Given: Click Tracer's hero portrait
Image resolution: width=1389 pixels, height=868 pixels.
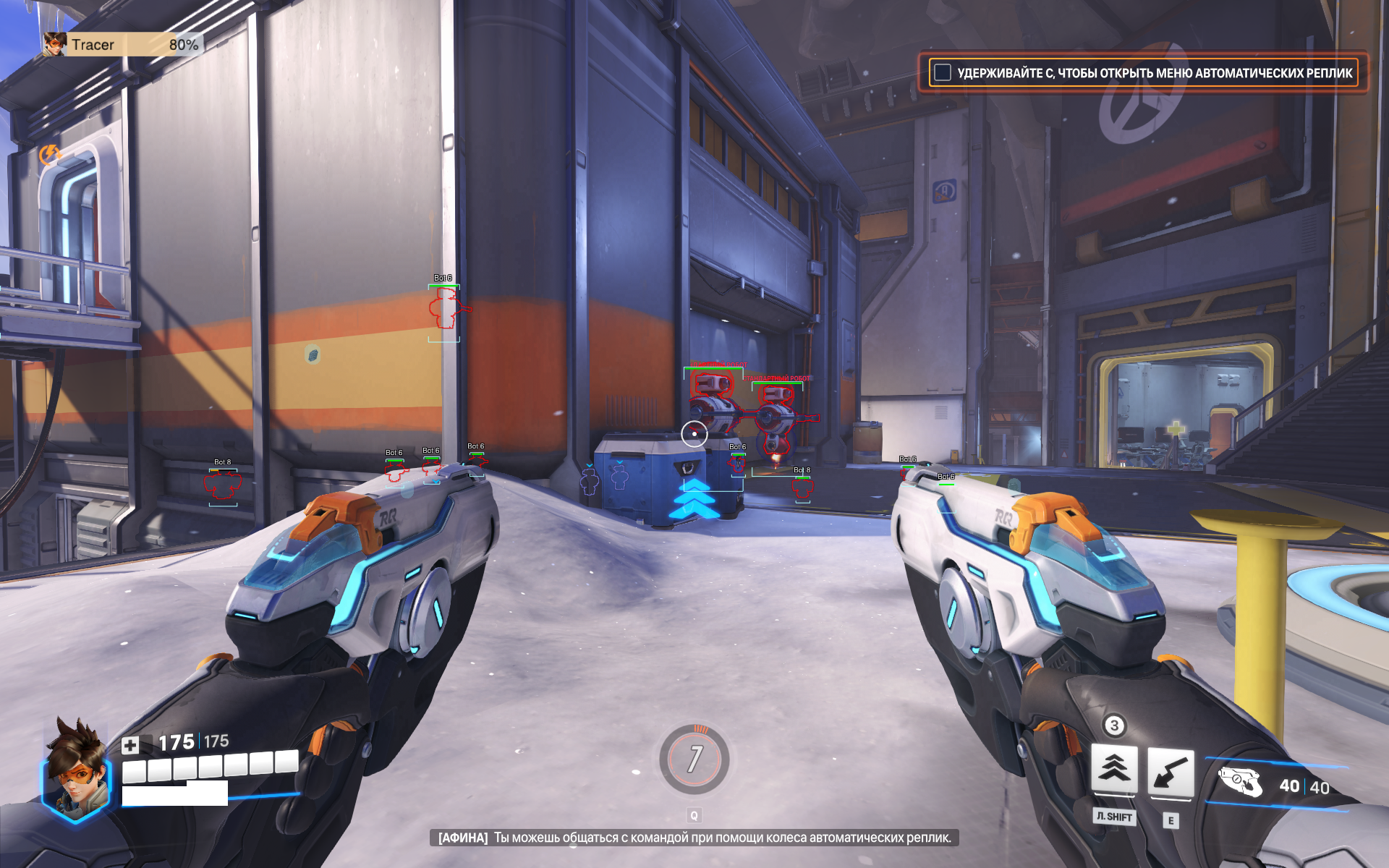Looking at the screenshot, I should (77, 771).
